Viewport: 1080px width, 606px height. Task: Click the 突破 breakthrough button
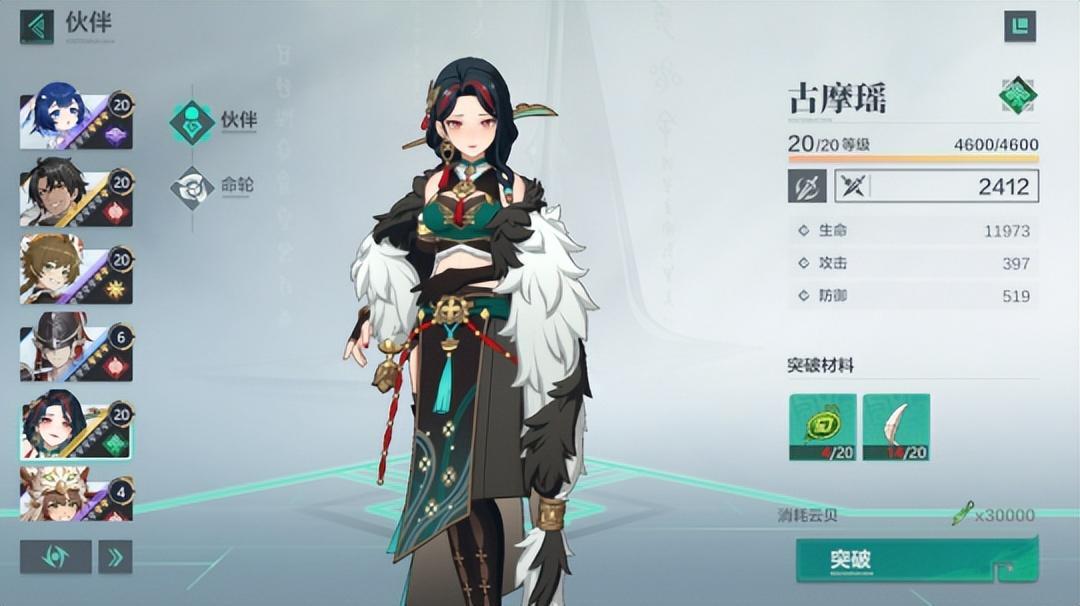[915, 560]
